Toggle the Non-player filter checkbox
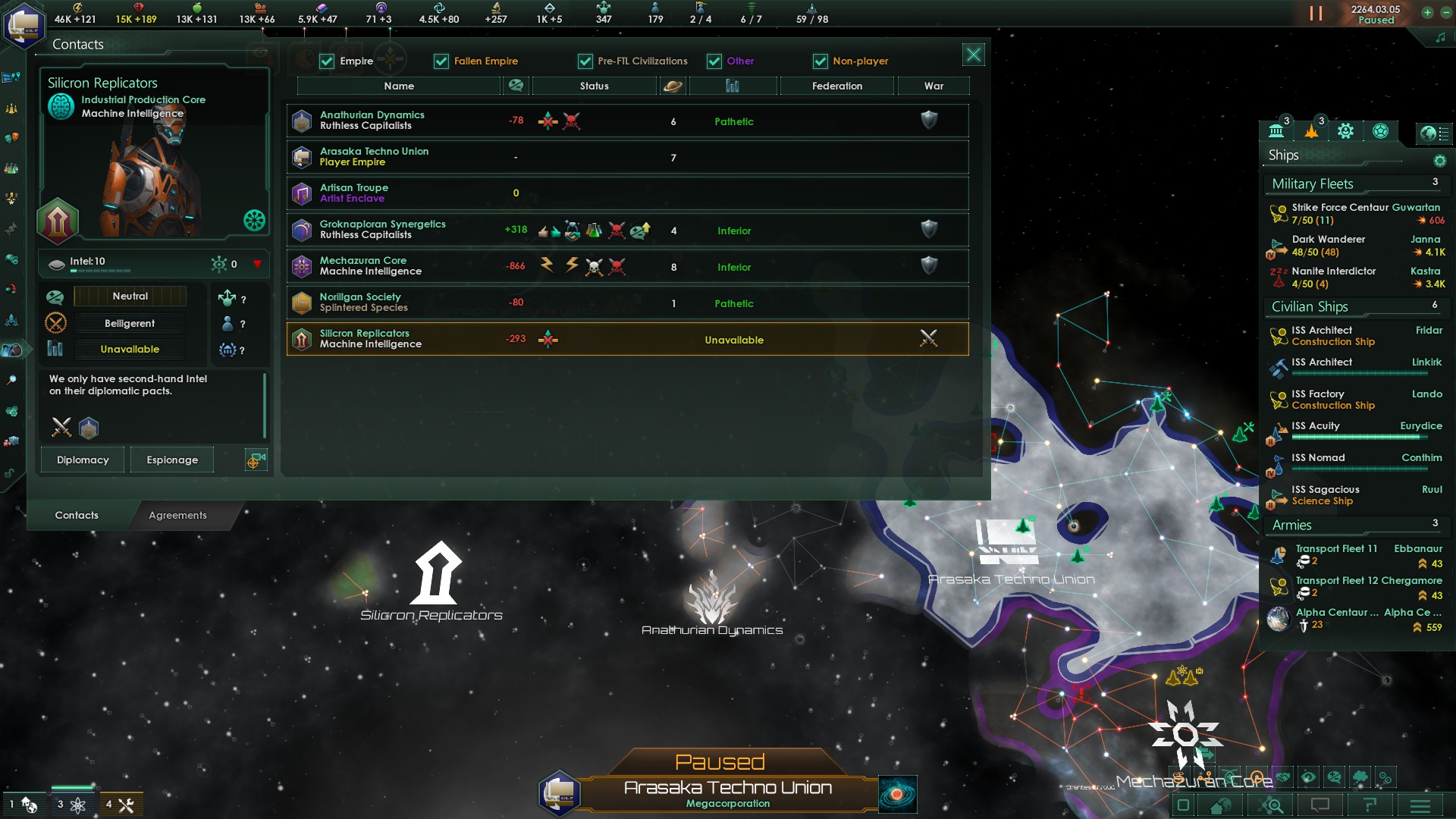 click(821, 61)
